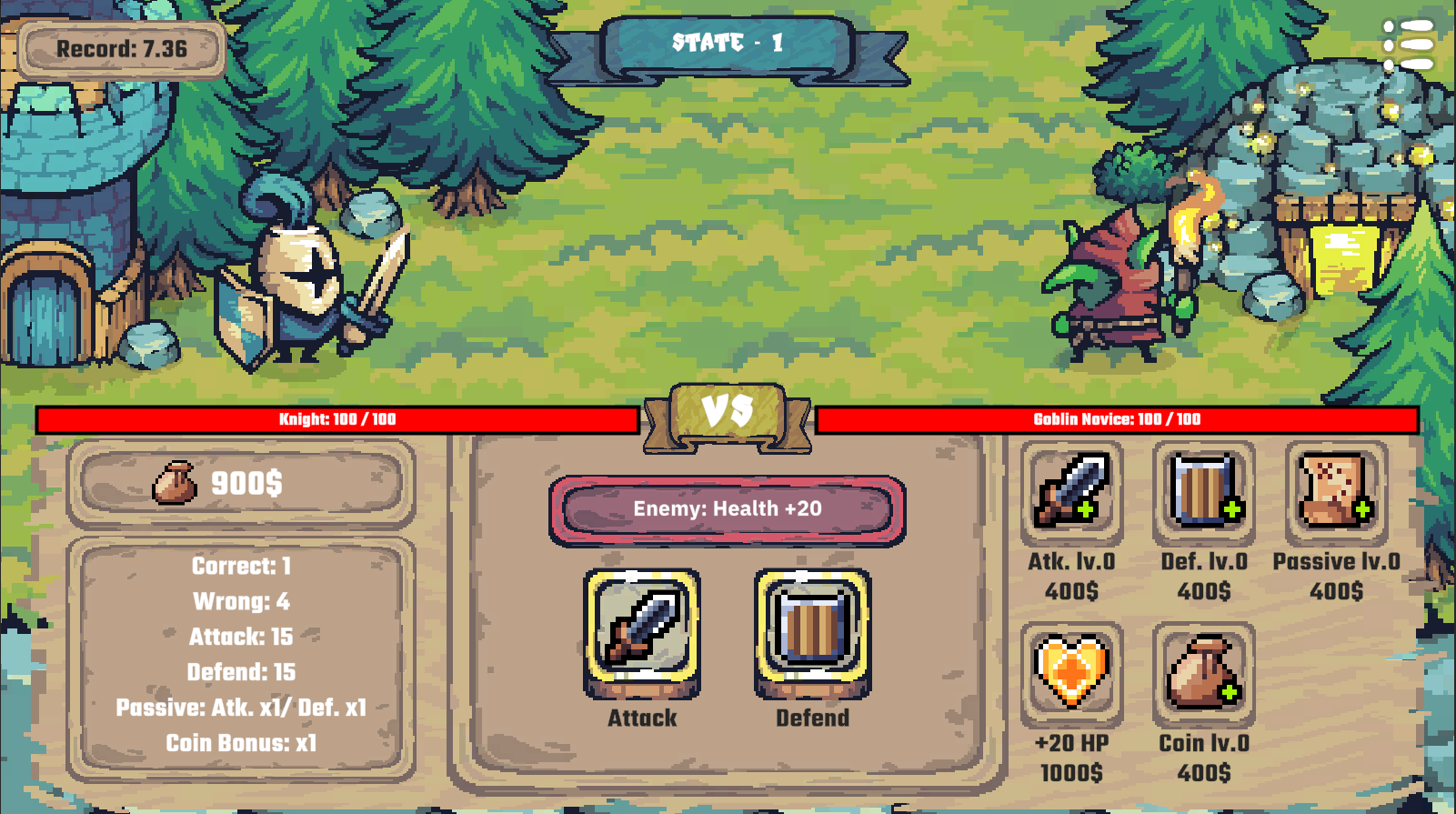Image resolution: width=1456 pixels, height=814 pixels.
Task: Purchase the Passive lv.0 scroll upgrade
Action: (x=1336, y=492)
